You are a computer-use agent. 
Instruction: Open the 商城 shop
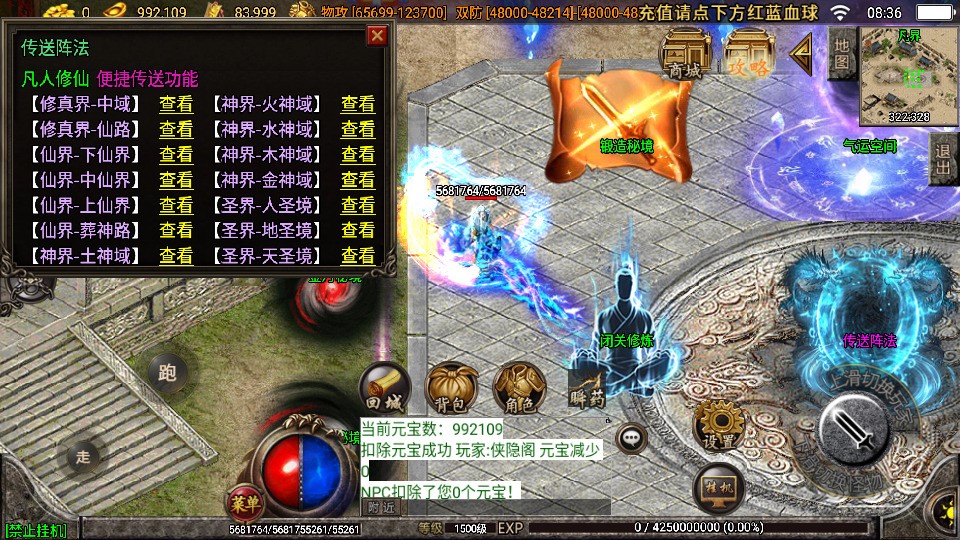coord(687,54)
